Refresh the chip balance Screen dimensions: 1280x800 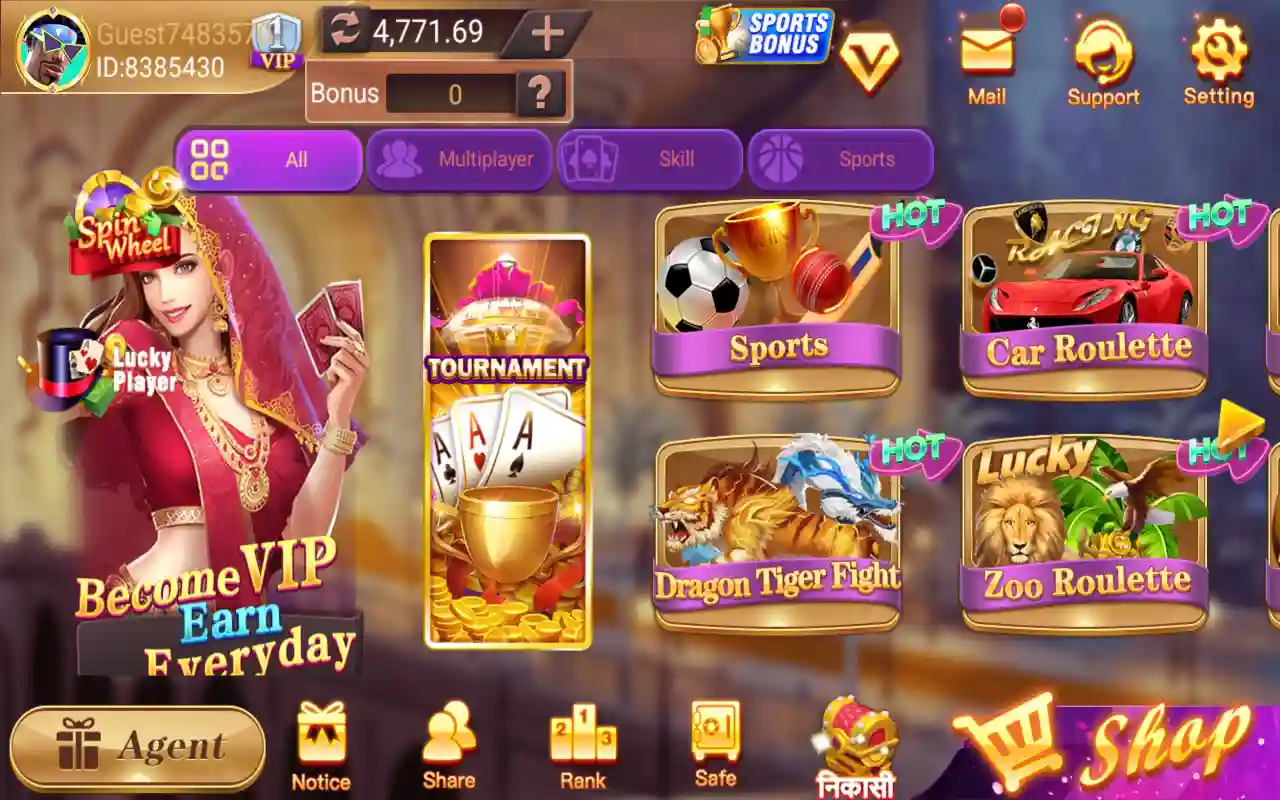point(347,31)
